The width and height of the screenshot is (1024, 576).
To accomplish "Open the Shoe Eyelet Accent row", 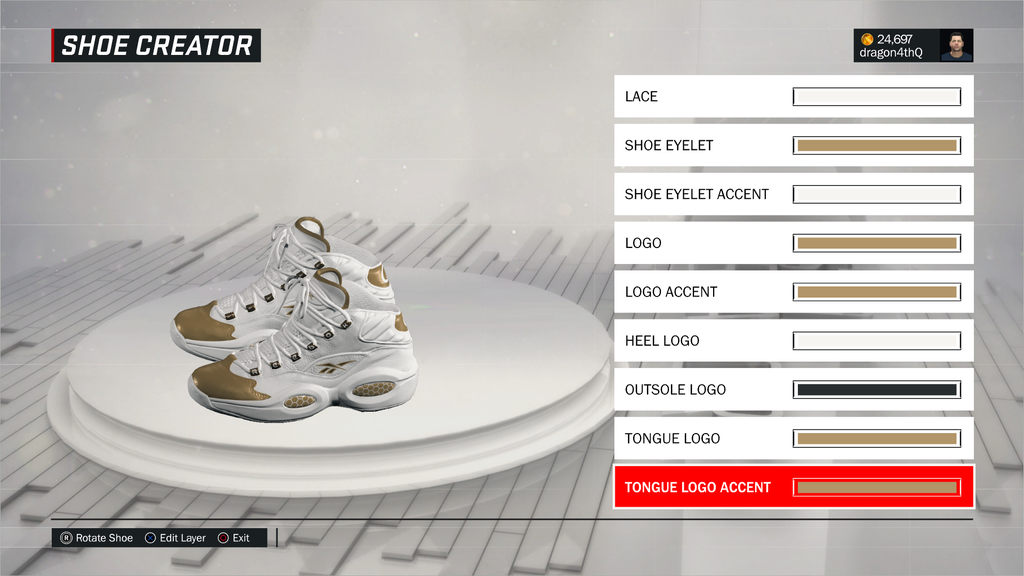I will click(x=700, y=194).
